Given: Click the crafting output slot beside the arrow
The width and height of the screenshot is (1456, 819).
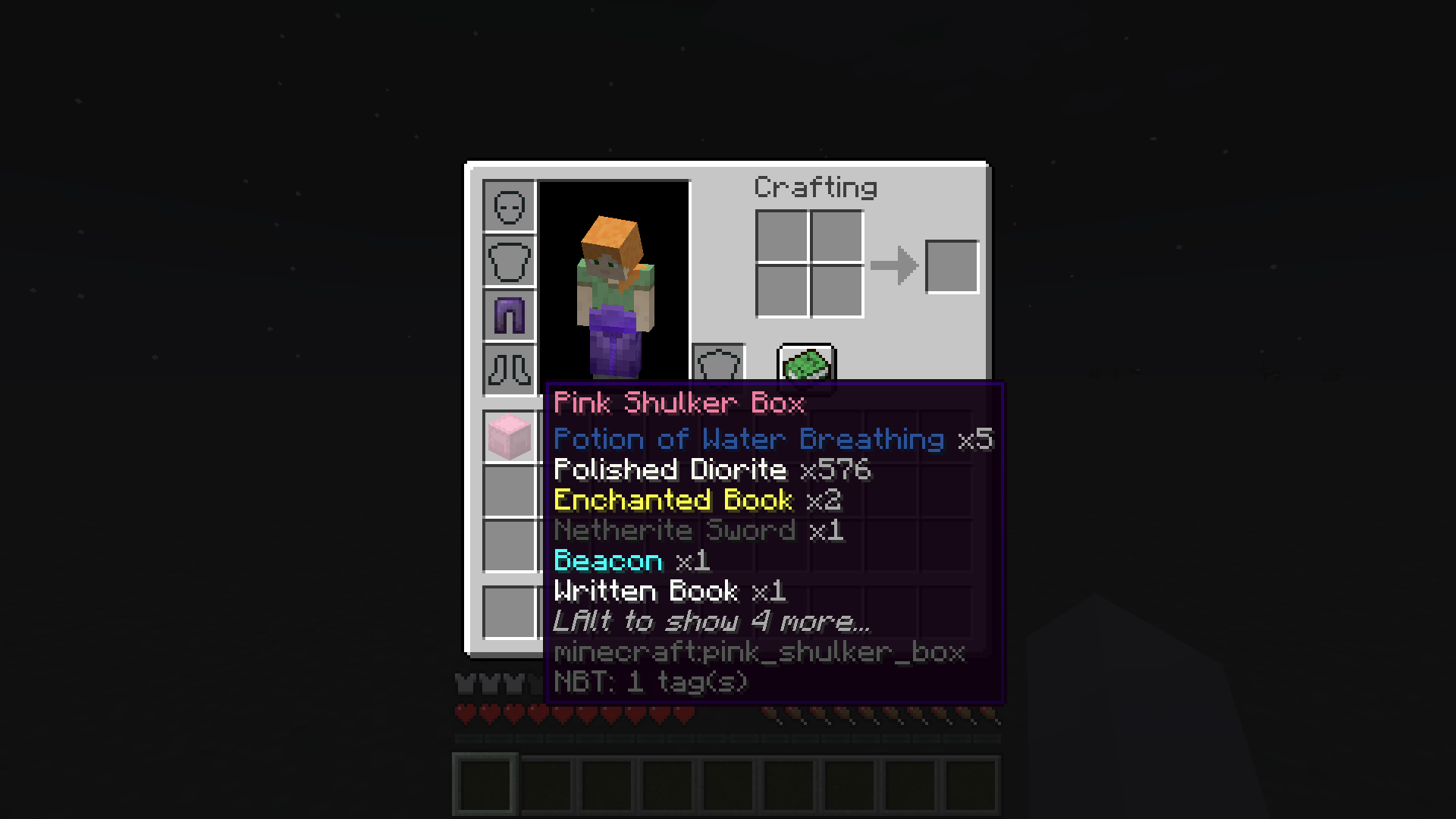Looking at the screenshot, I should (952, 266).
